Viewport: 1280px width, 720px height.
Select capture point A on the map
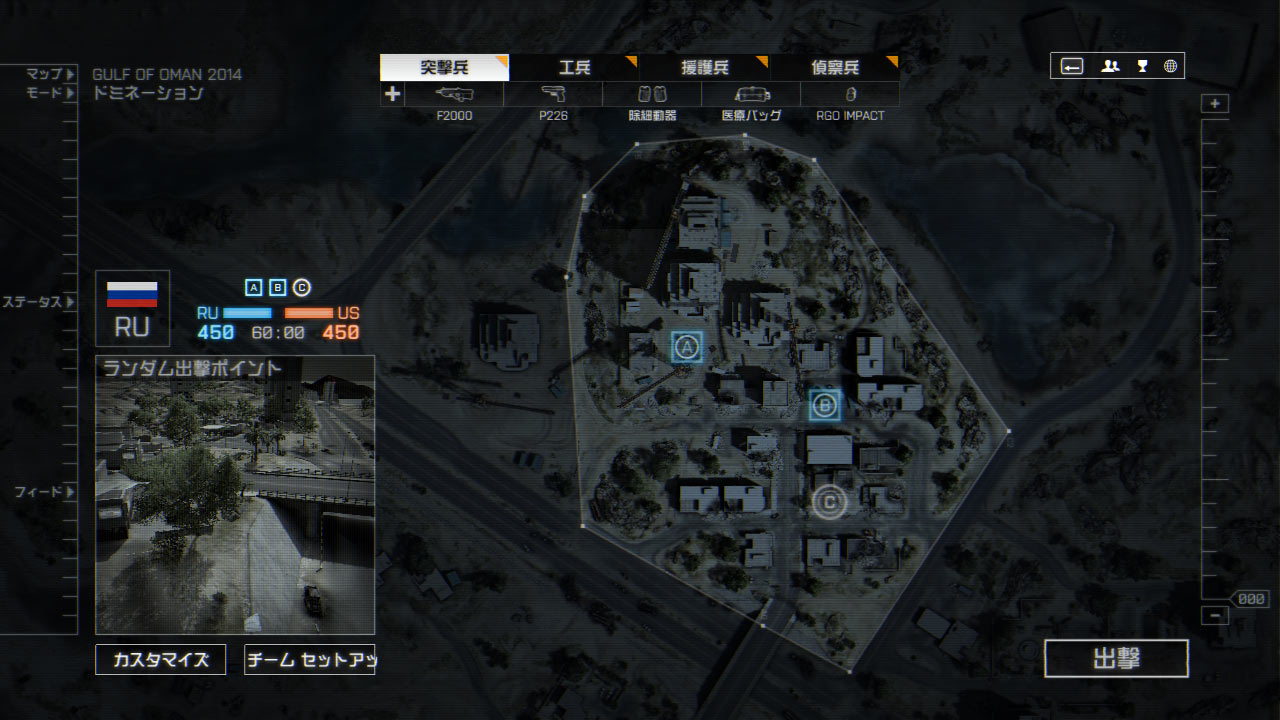[x=686, y=347]
